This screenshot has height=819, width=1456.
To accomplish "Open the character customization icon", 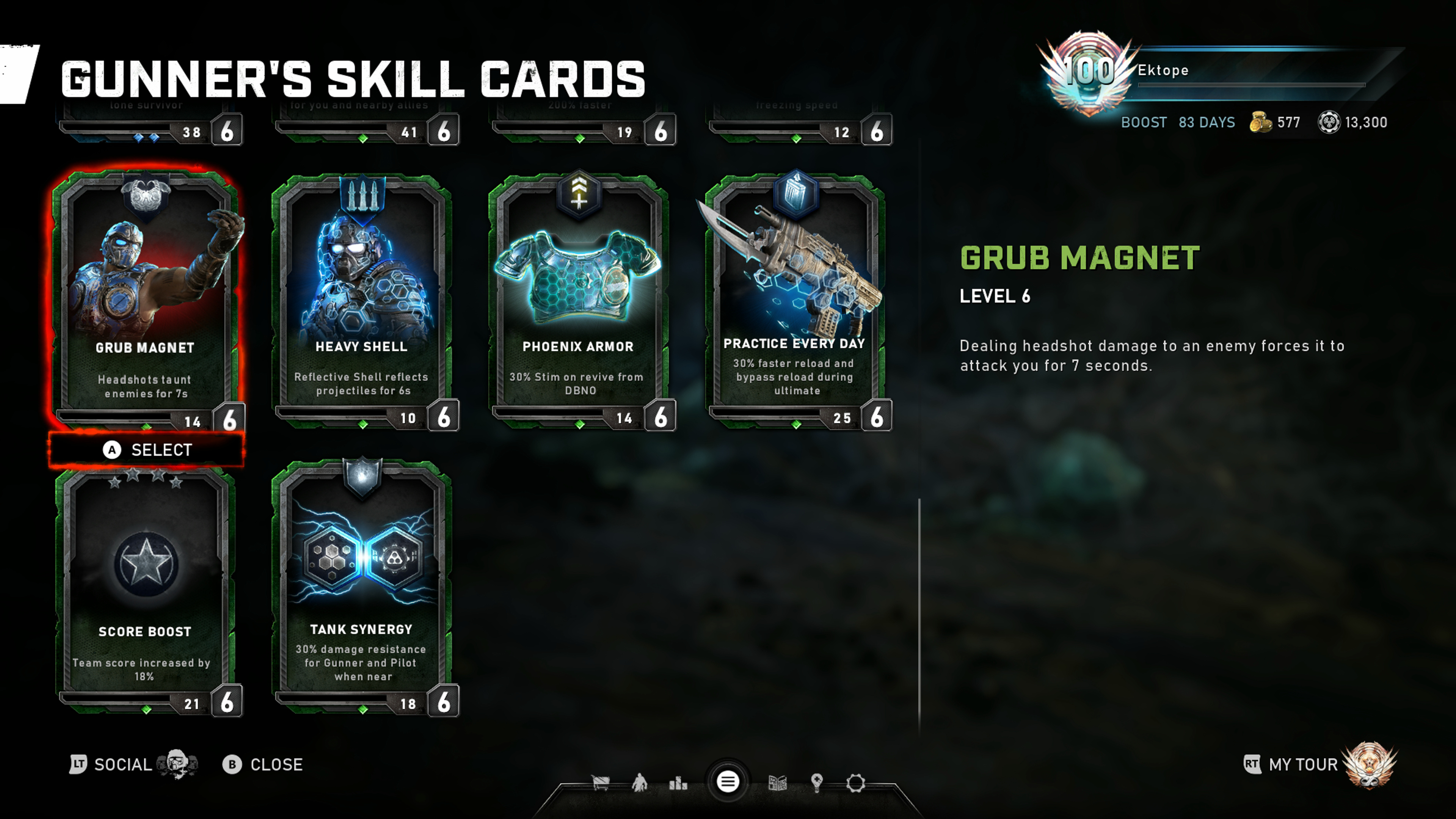I will pyautogui.click(x=639, y=783).
